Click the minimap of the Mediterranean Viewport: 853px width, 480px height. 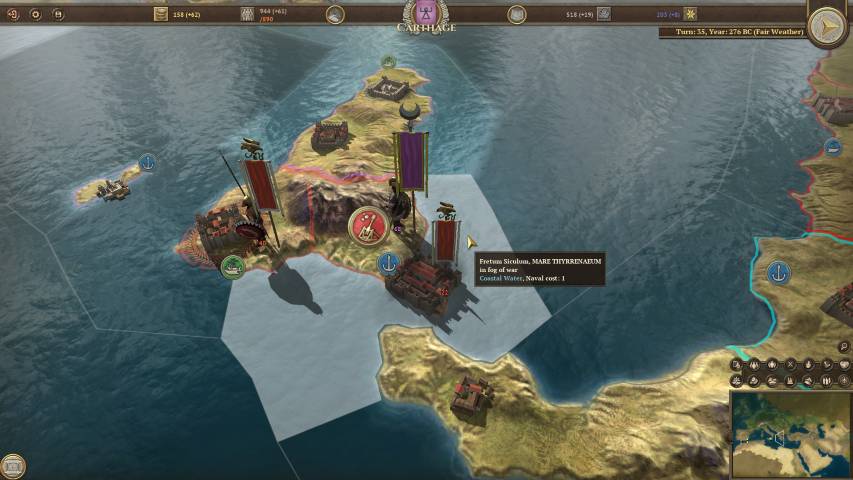pyautogui.click(x=790, y=434)
